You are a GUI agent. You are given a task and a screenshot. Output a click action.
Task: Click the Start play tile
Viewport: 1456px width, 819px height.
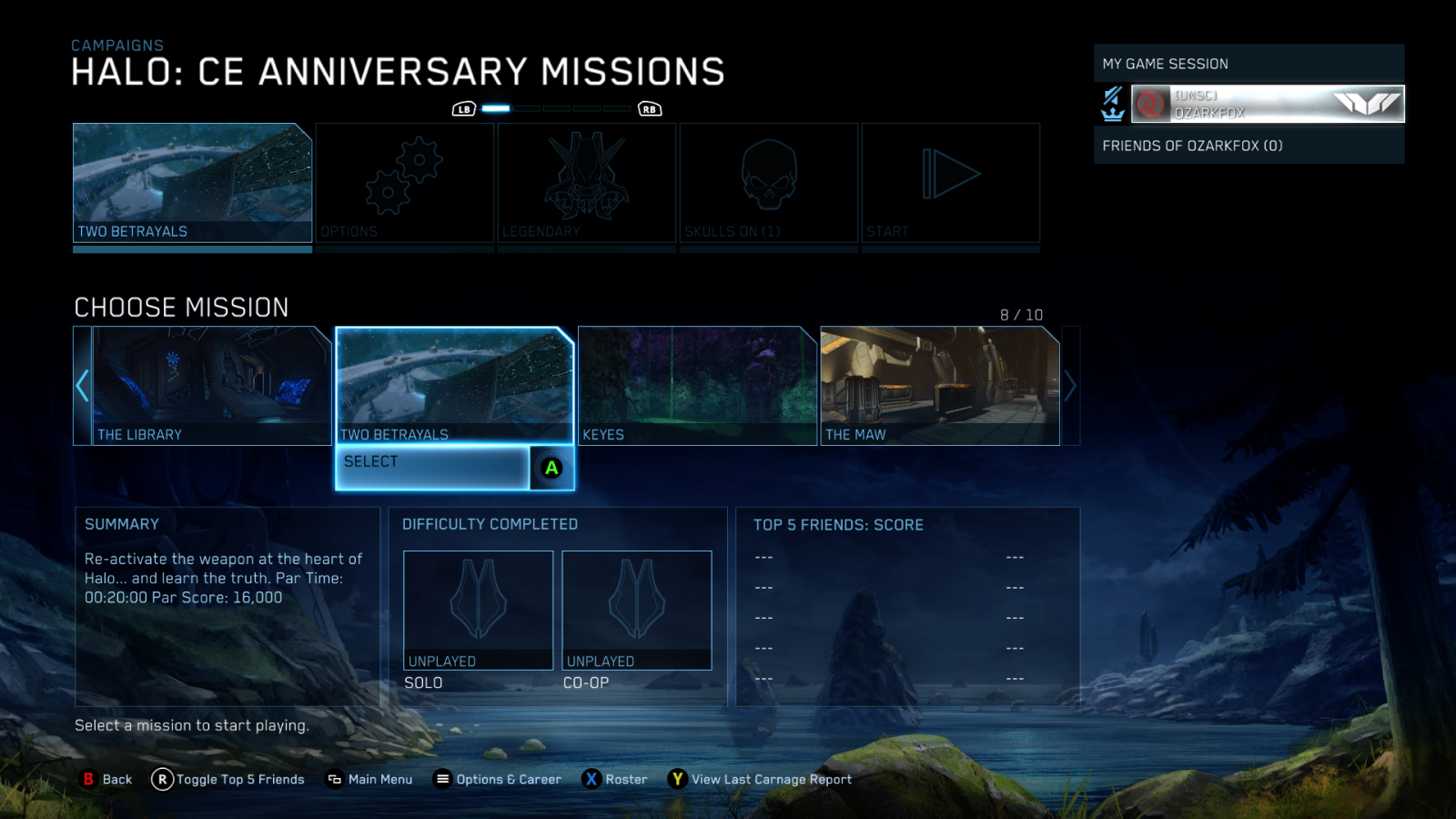[x=951, y=183]
